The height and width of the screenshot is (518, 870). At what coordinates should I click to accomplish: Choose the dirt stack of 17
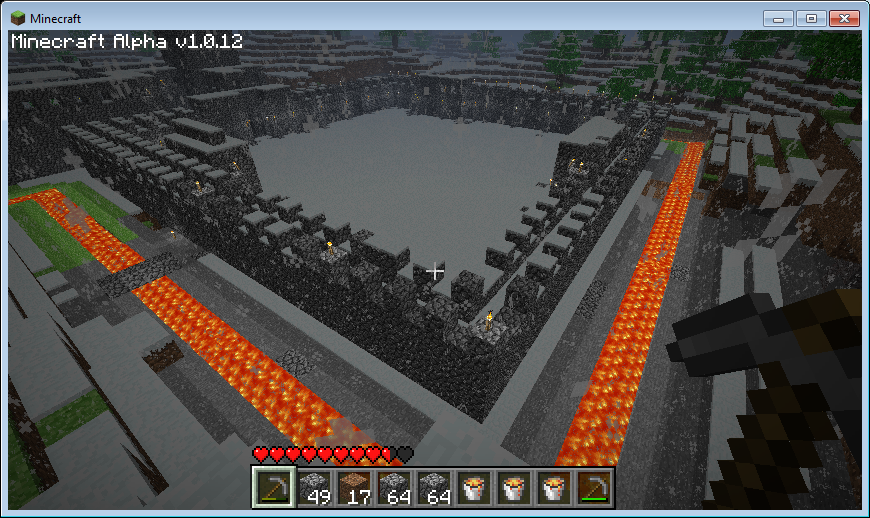tap(351, 487)
